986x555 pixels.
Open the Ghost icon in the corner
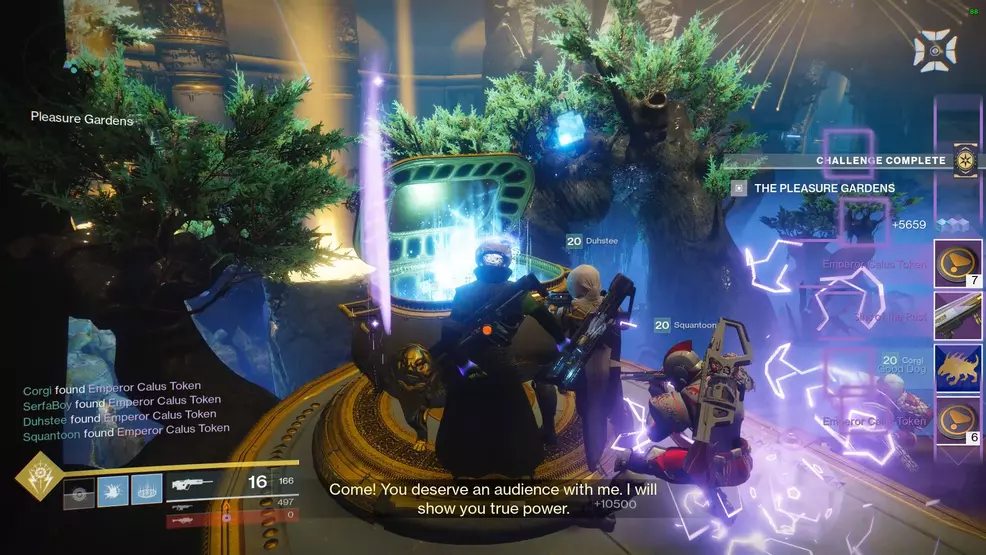click(x=935, y=50)
